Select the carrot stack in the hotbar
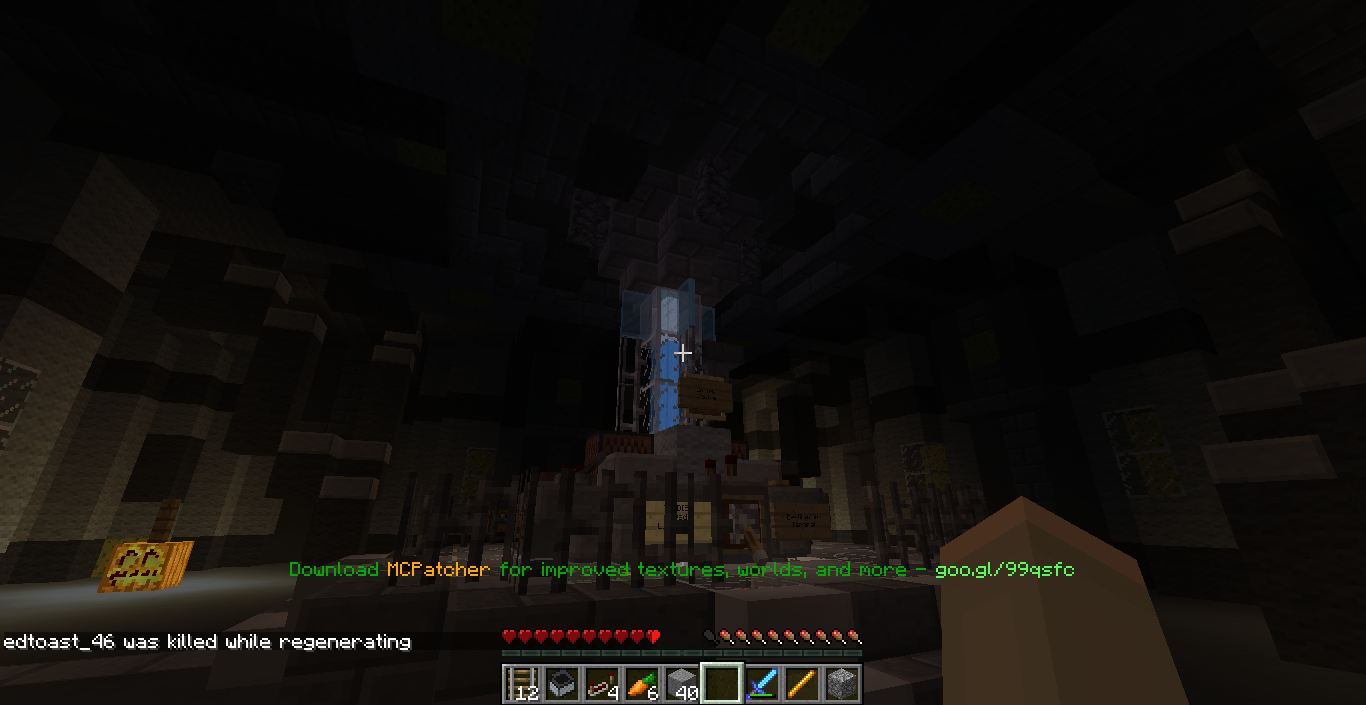Viewport: 1366px width, 705px height. tap(642, 683)
